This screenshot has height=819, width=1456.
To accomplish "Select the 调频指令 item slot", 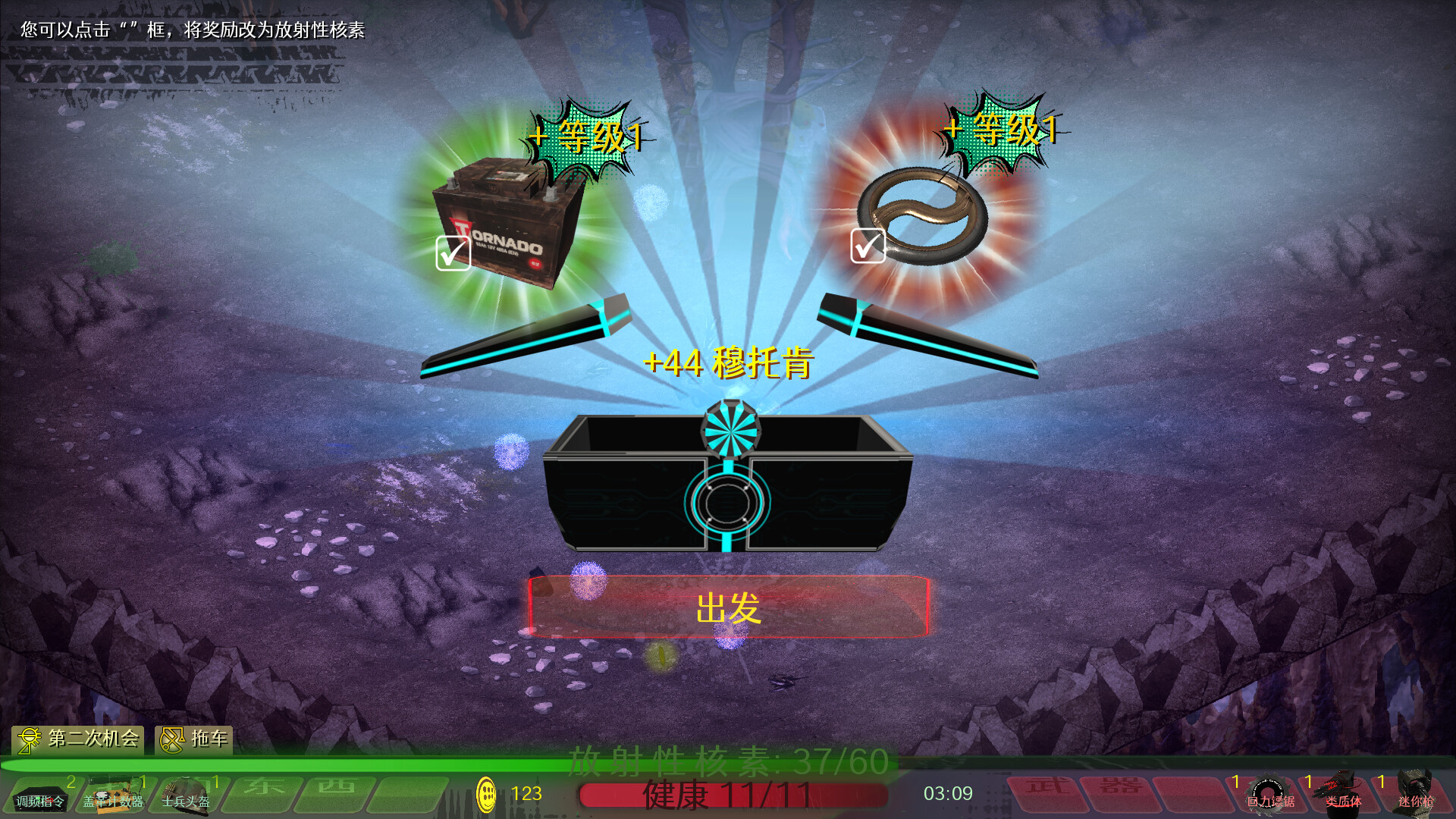I will coord(41,795).
